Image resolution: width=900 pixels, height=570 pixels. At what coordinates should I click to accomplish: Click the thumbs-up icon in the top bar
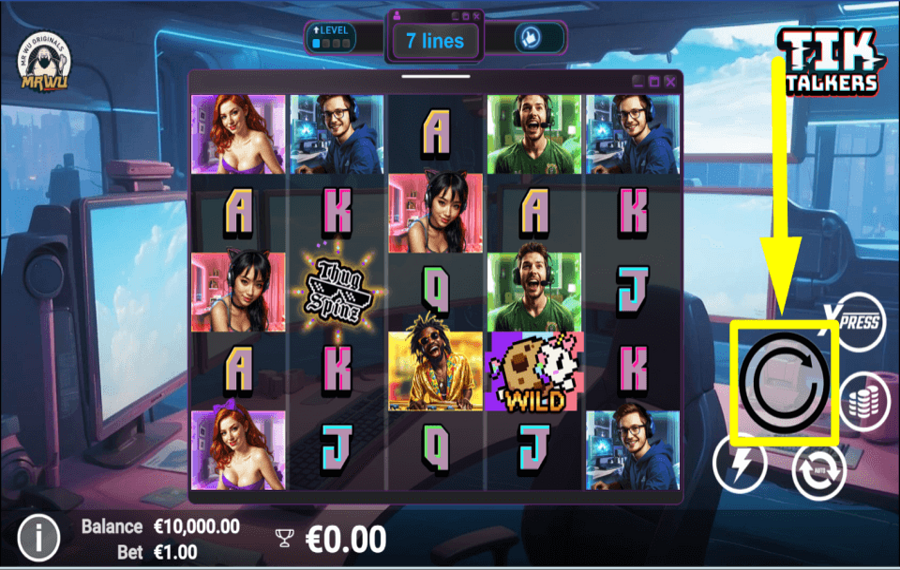530,38
